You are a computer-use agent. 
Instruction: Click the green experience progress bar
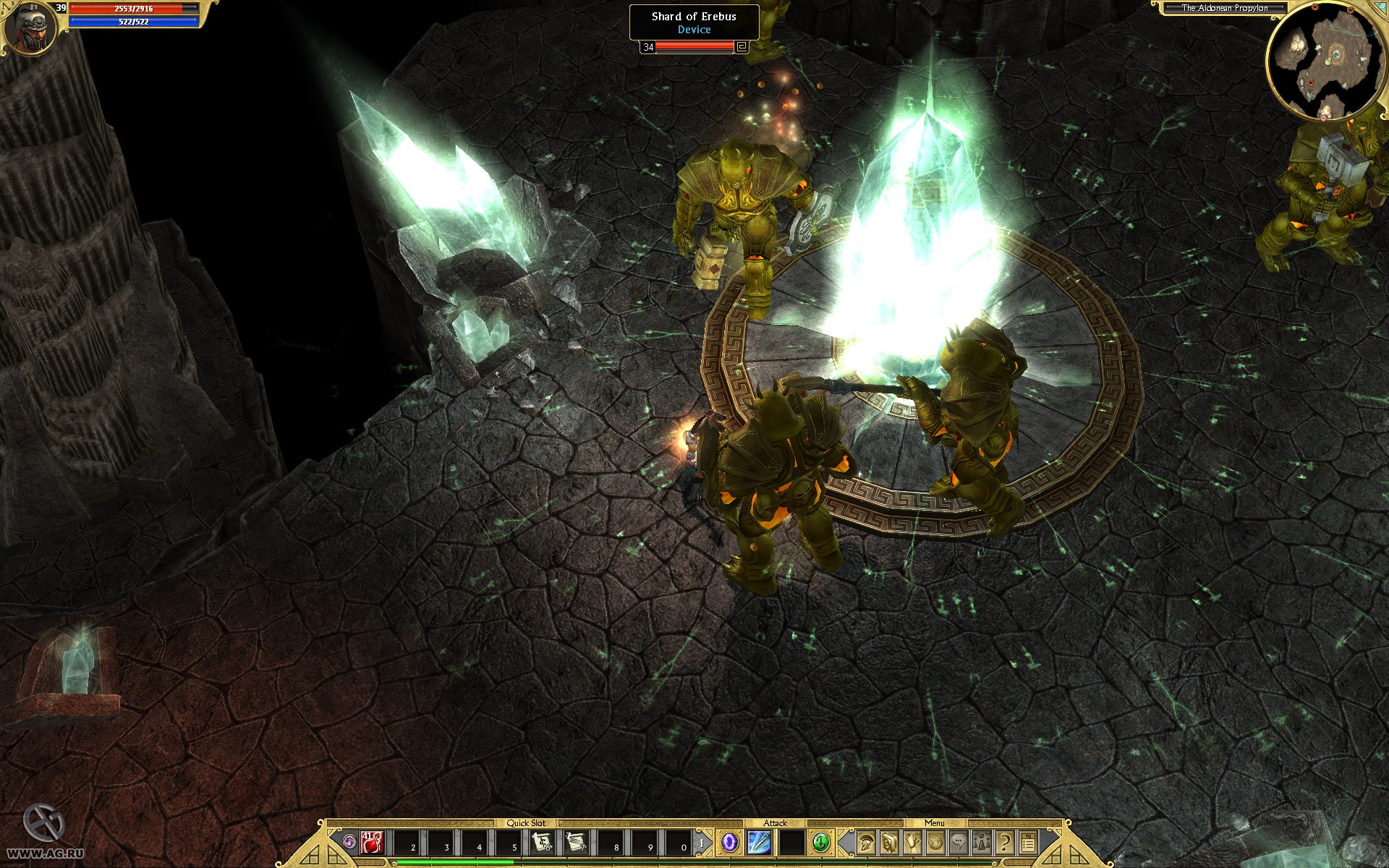456,862
